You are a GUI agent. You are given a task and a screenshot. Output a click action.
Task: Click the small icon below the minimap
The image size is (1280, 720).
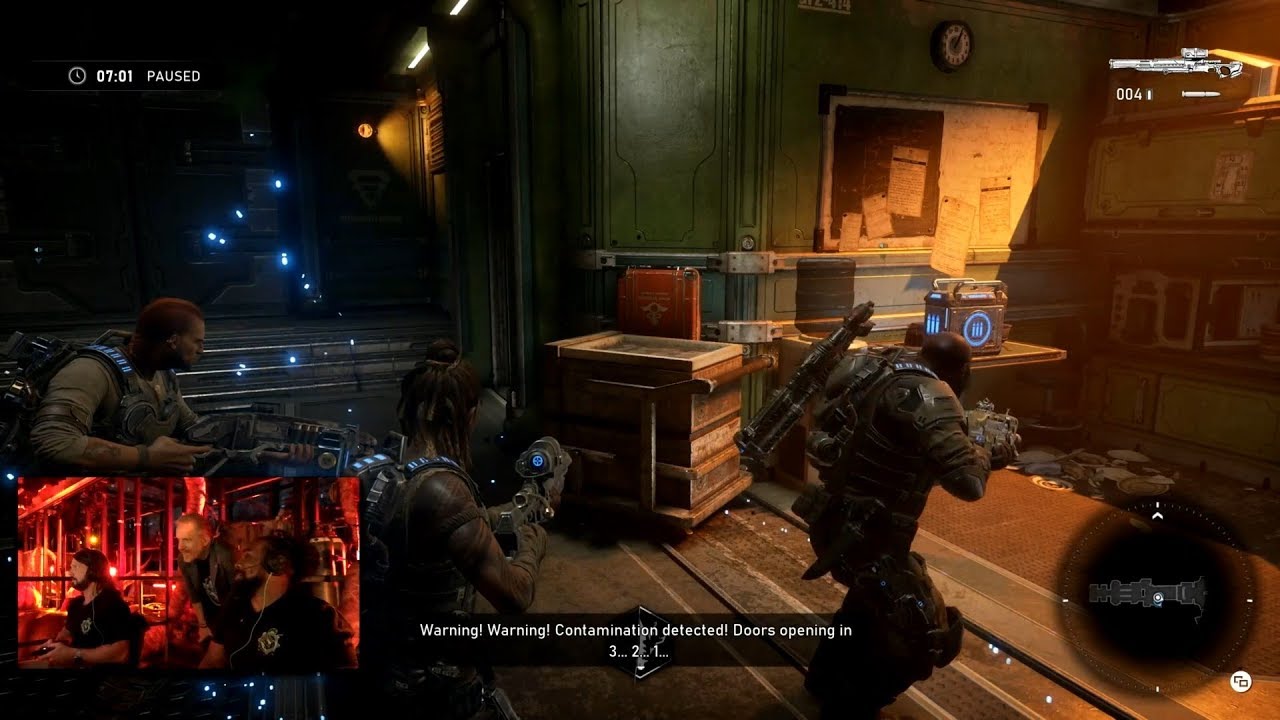pyautogui.click(x=1241, y=682)
